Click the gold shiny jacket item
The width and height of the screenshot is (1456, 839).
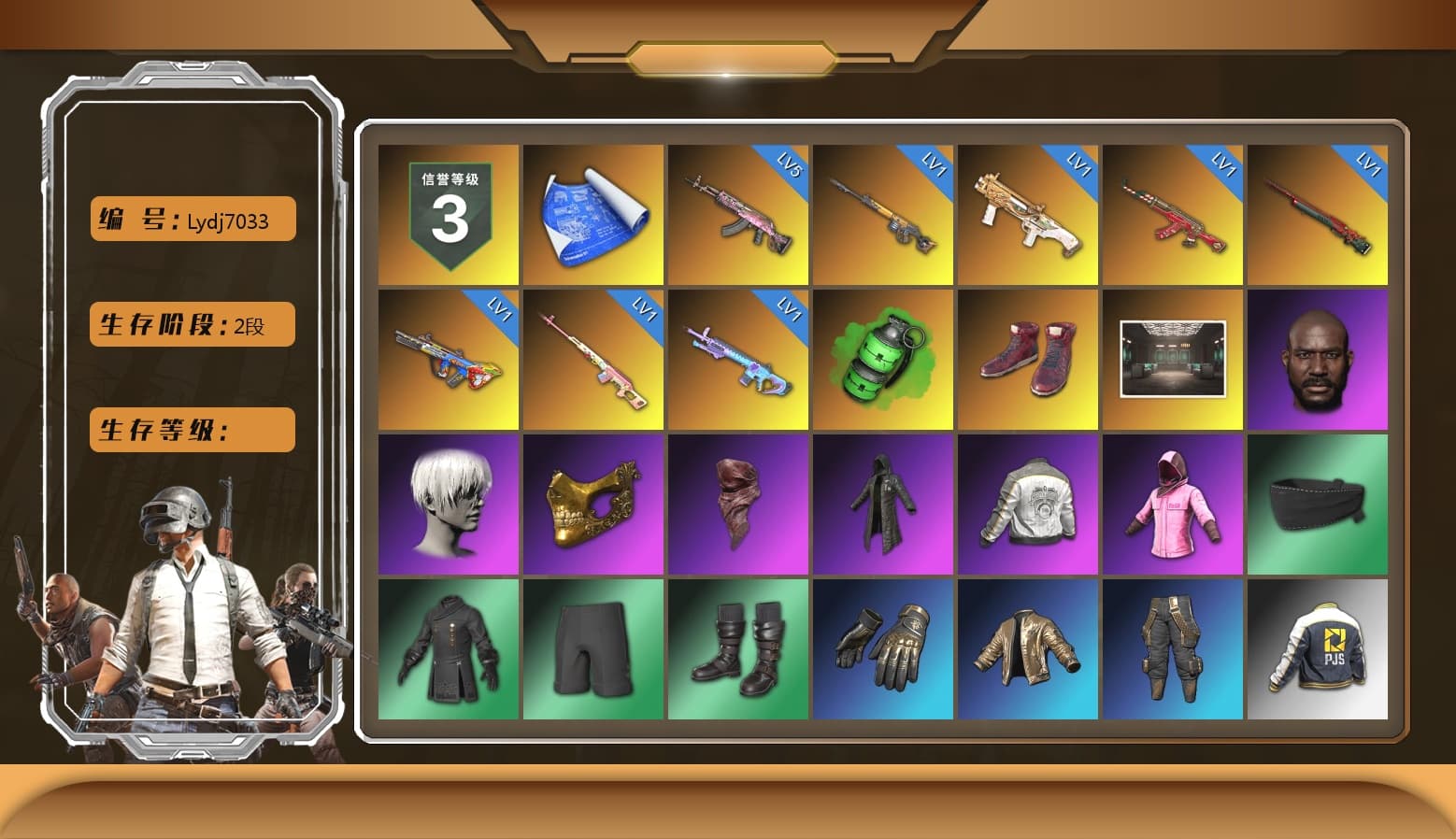[x=1028, y=649]
